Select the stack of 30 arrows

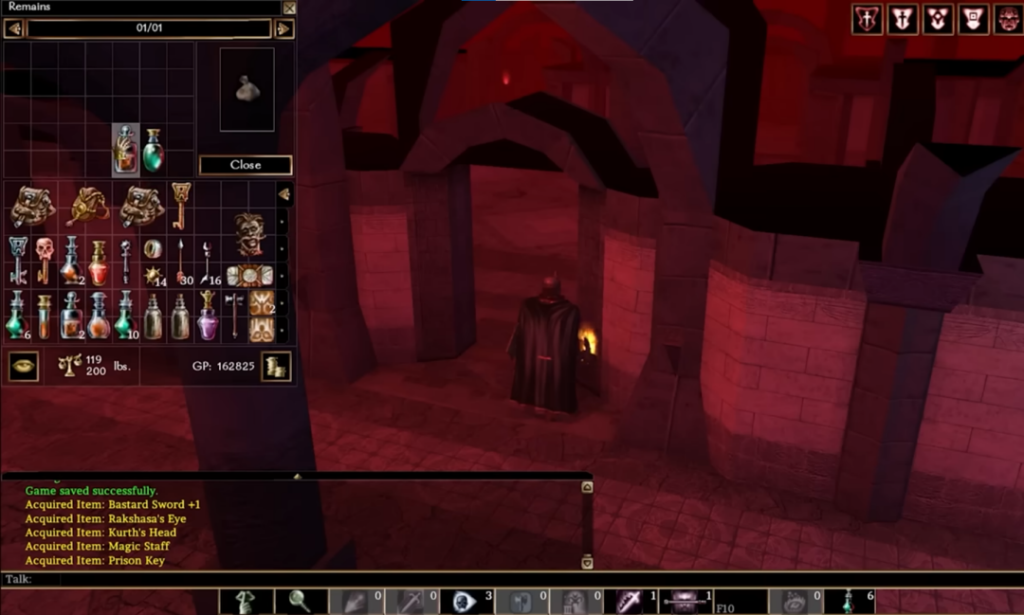[180, 260]
